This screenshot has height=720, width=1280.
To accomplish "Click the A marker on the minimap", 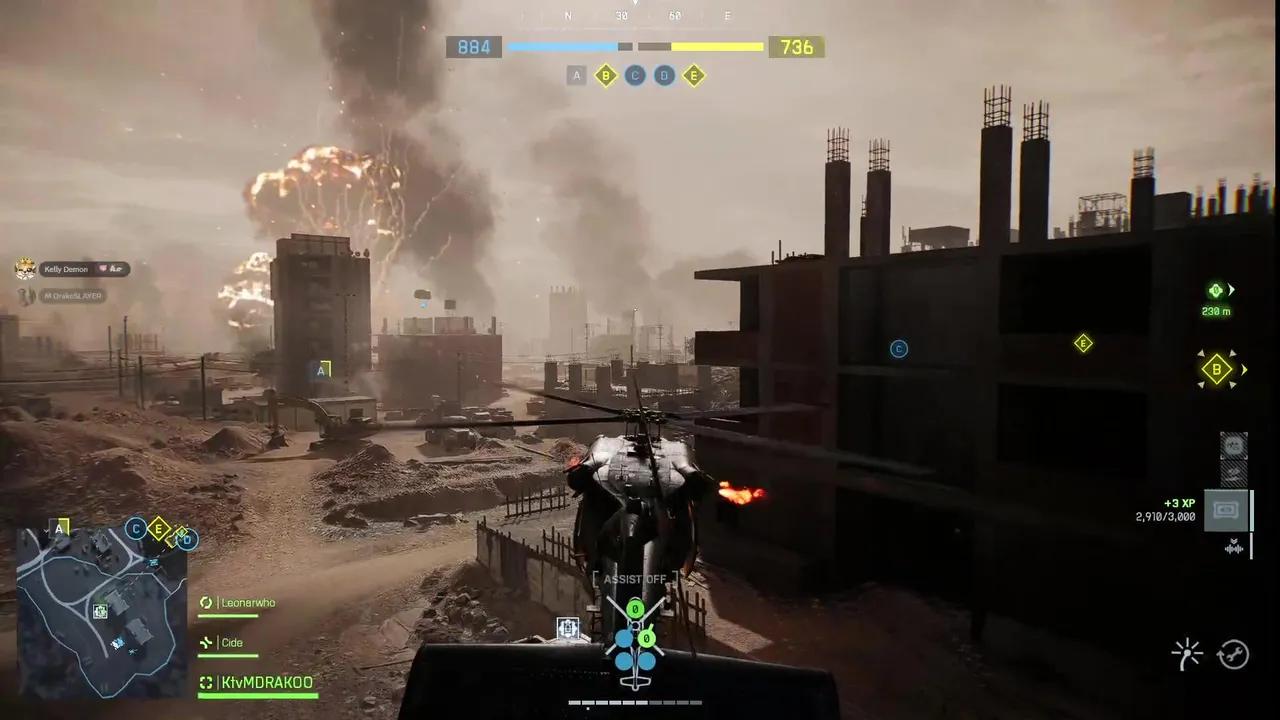I will (61, 527).
